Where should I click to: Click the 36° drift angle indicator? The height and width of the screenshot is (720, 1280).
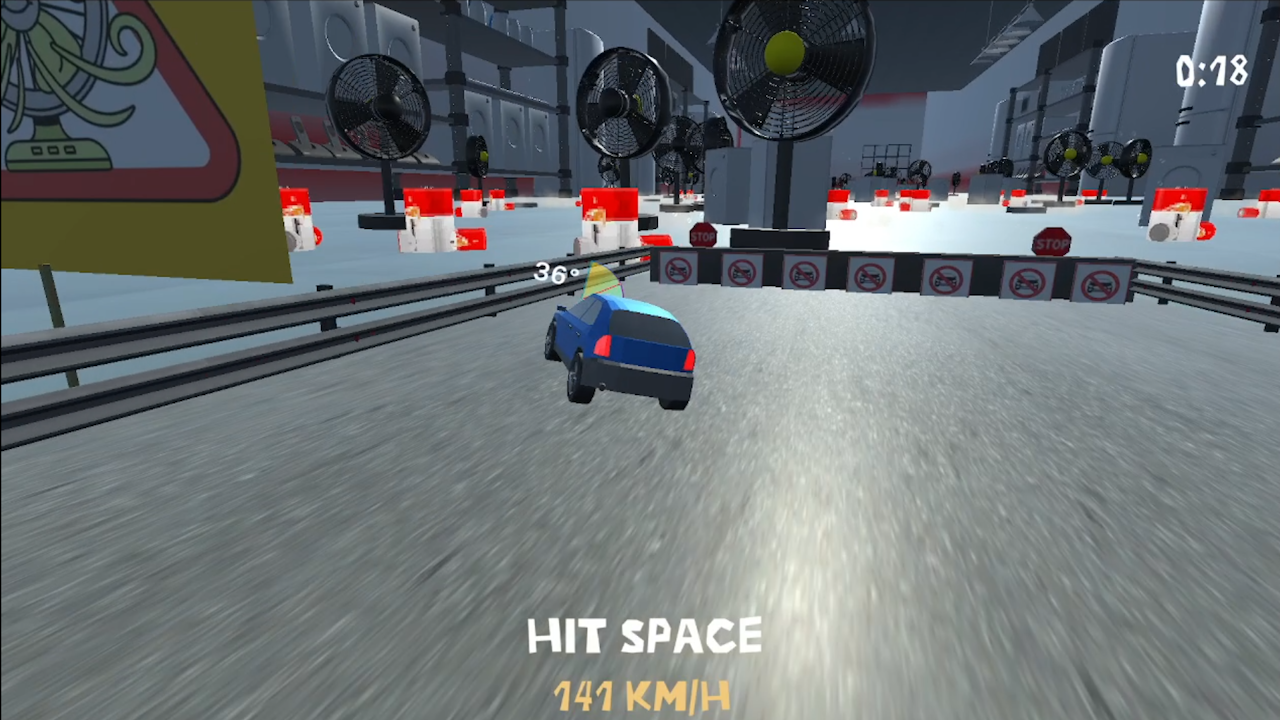pyautogui.click(x=554, y=273)
